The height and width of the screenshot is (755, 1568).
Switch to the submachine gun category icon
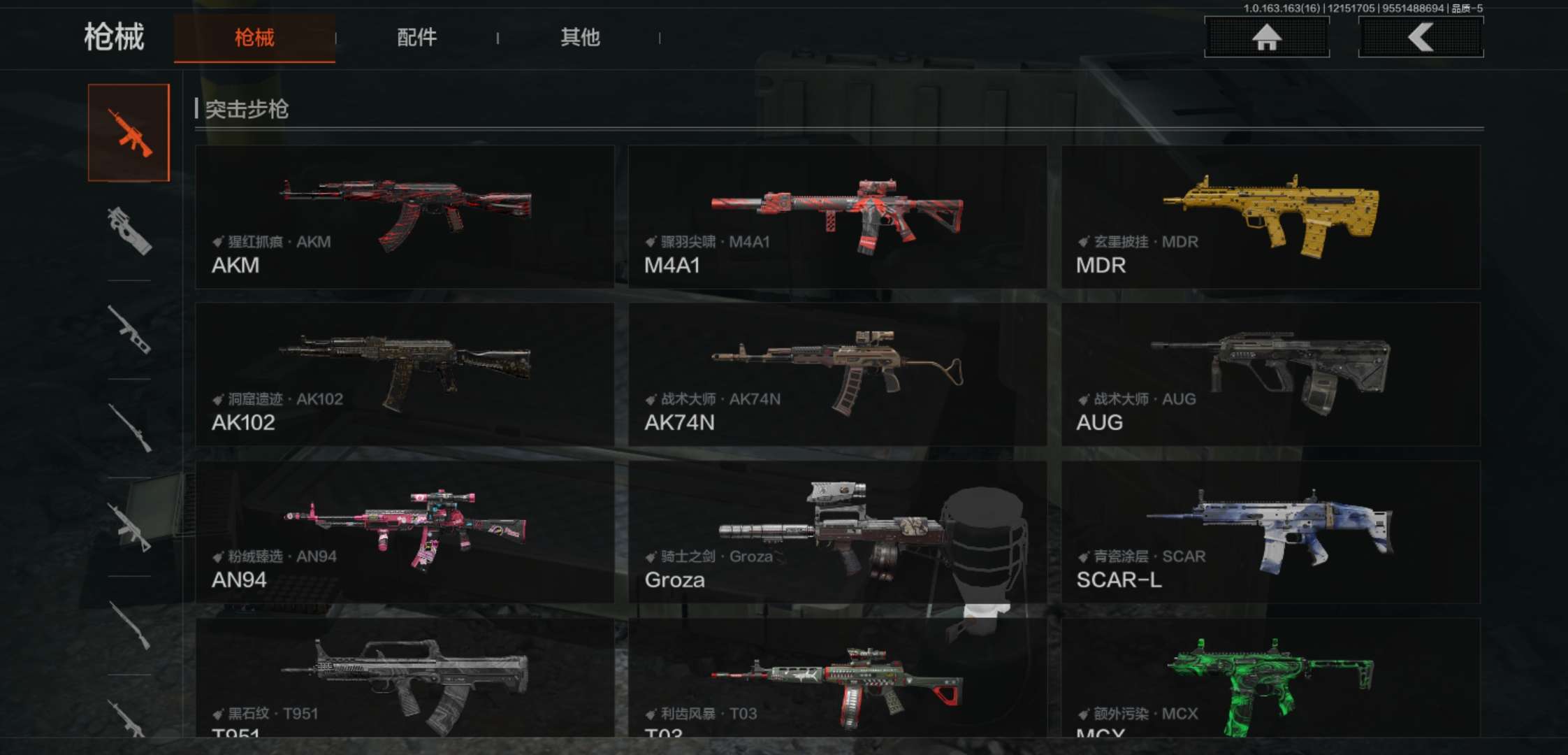(x=129, y=231)
